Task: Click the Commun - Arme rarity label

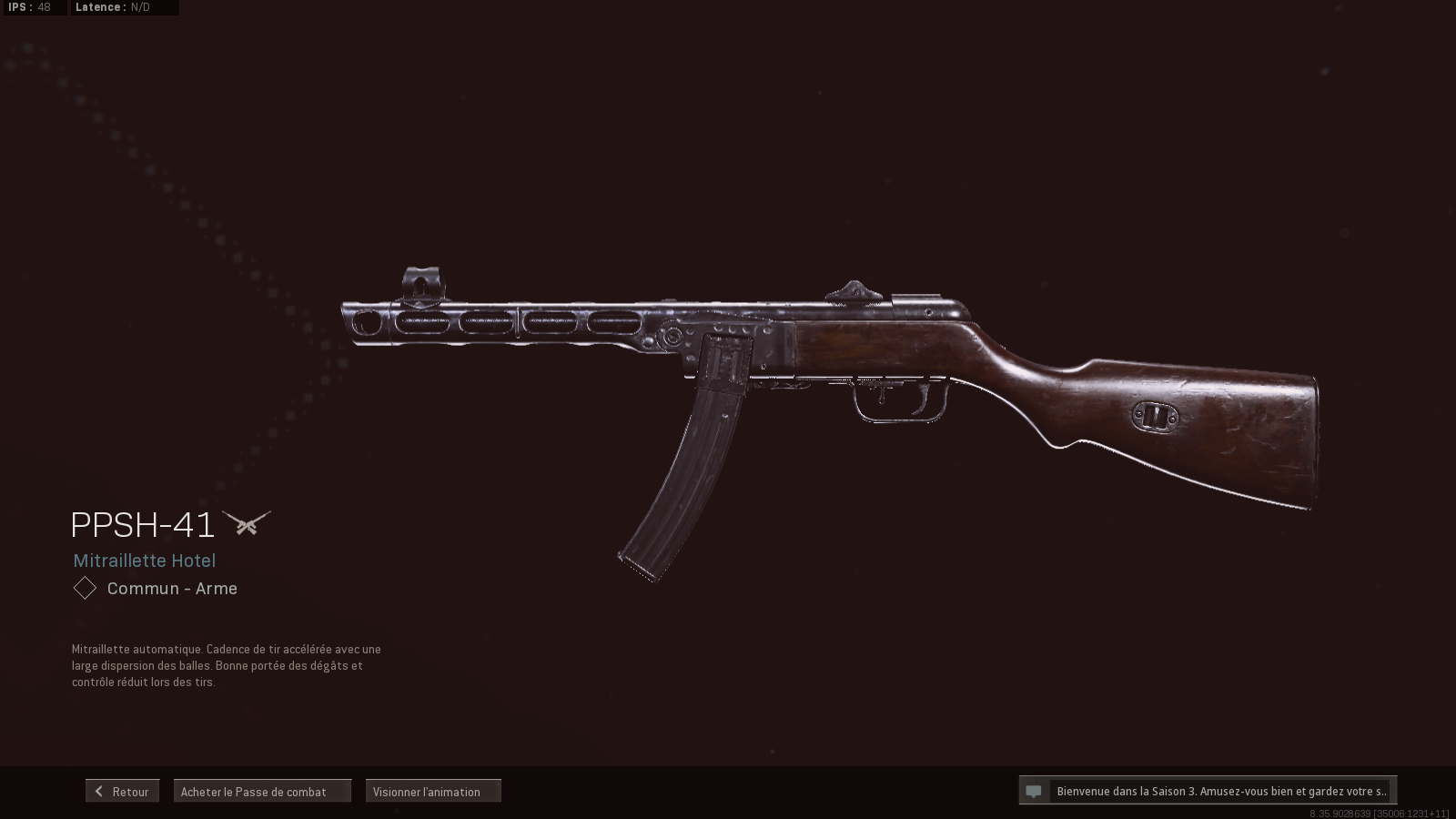Action: point(171,588)
